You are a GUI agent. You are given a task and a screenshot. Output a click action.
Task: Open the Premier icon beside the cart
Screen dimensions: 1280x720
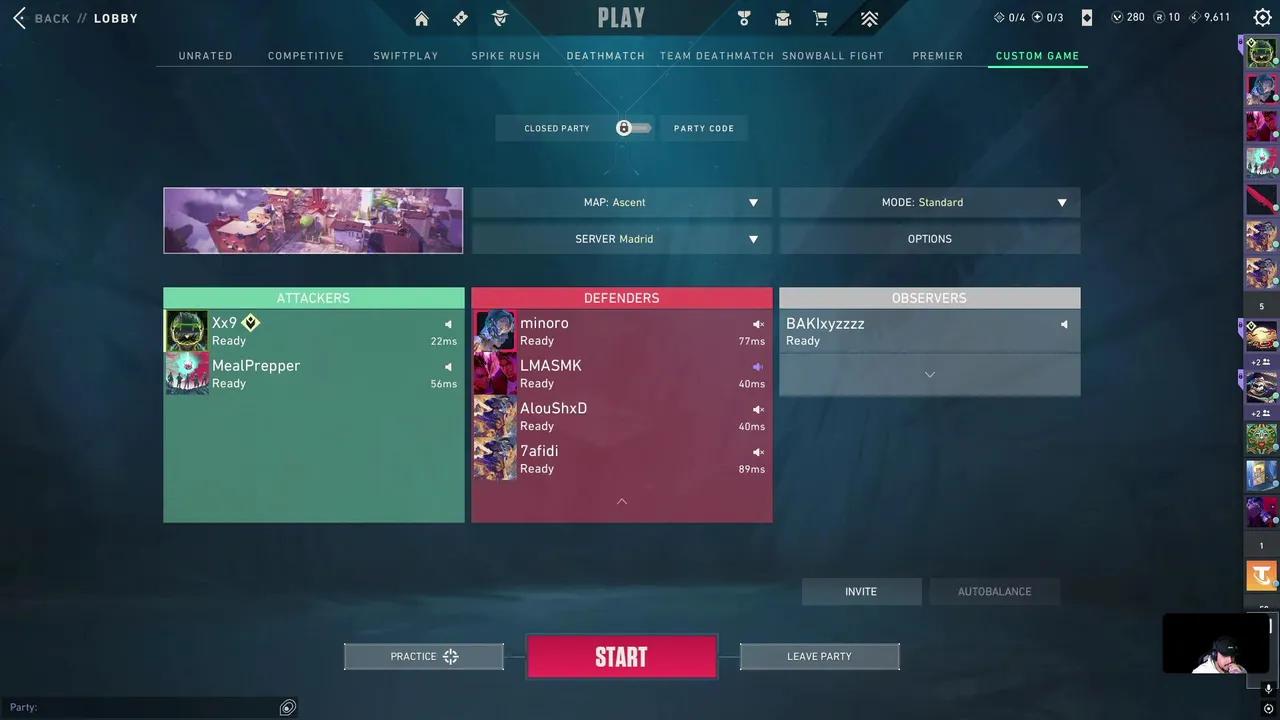pyautogui.click(x=869, y=18)
